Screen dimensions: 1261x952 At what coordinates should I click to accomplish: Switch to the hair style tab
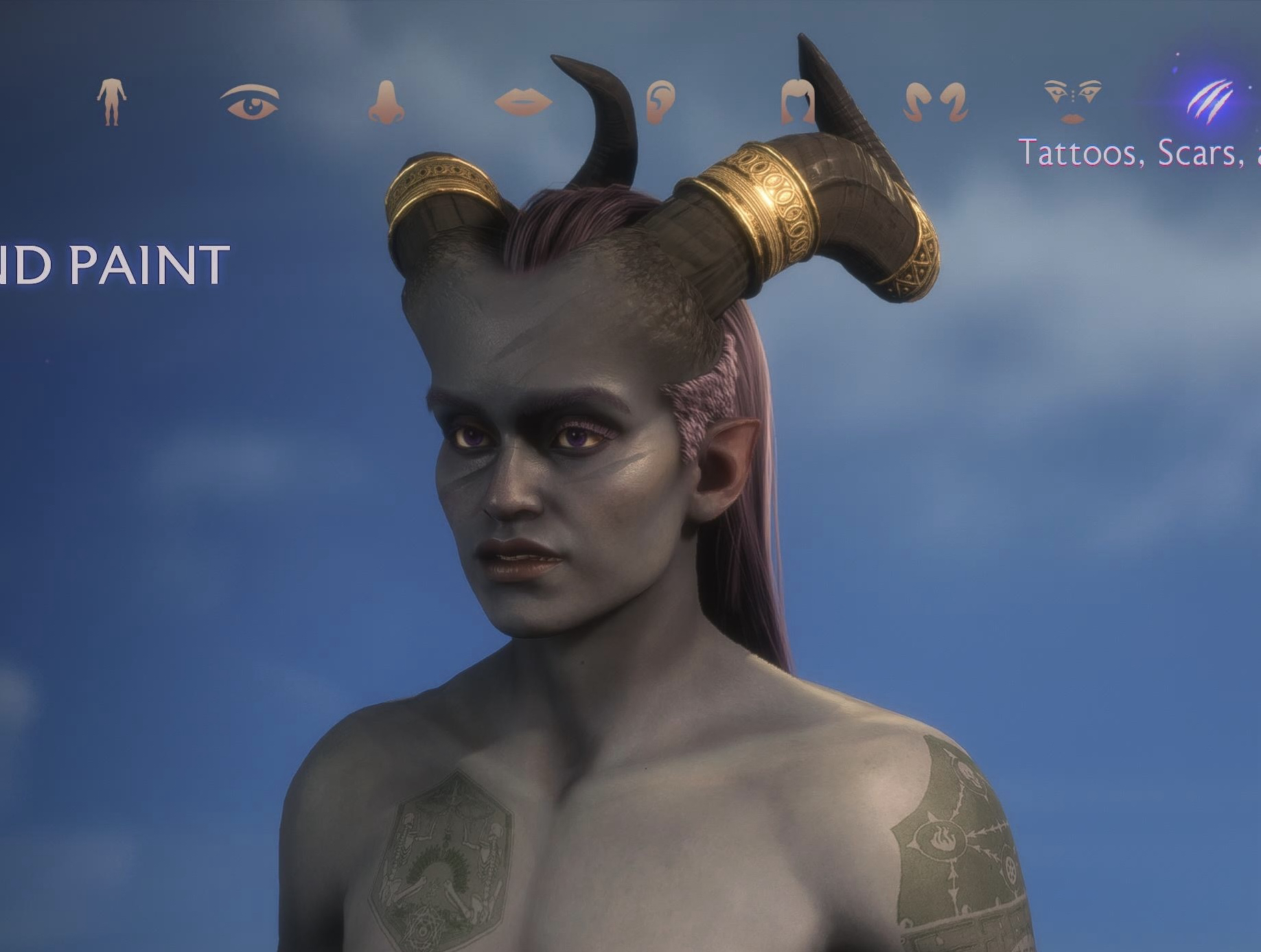tap(797, 102)
